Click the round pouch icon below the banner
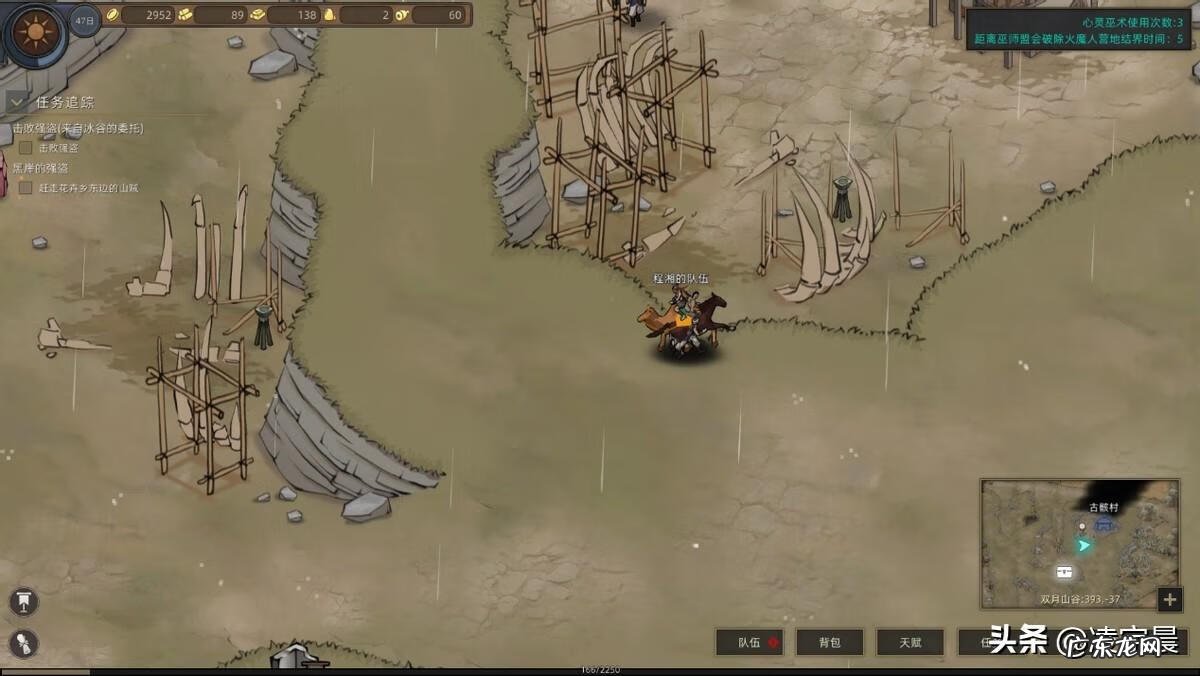The height and width of the screenshot is (676, 1200). click(x=24, y=643)
